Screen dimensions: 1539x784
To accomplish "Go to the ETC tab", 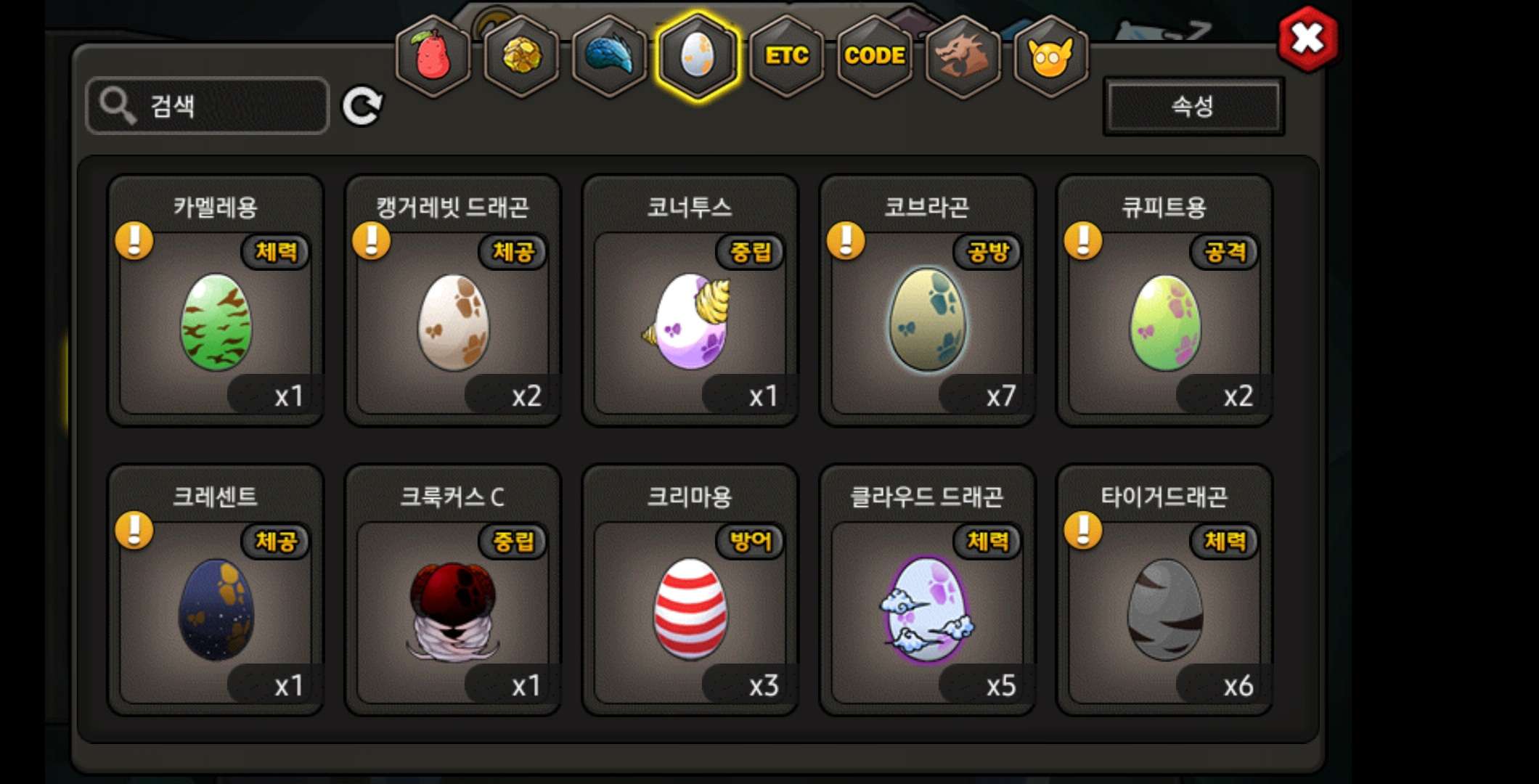I will coord(786,56).
